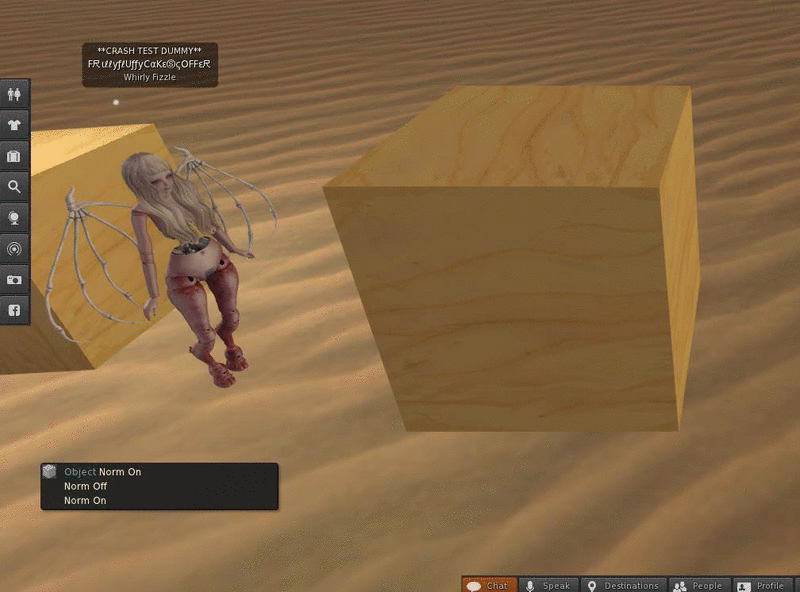Click the magnifying glass search icon

pyautogui.click(x=14, y=187)
